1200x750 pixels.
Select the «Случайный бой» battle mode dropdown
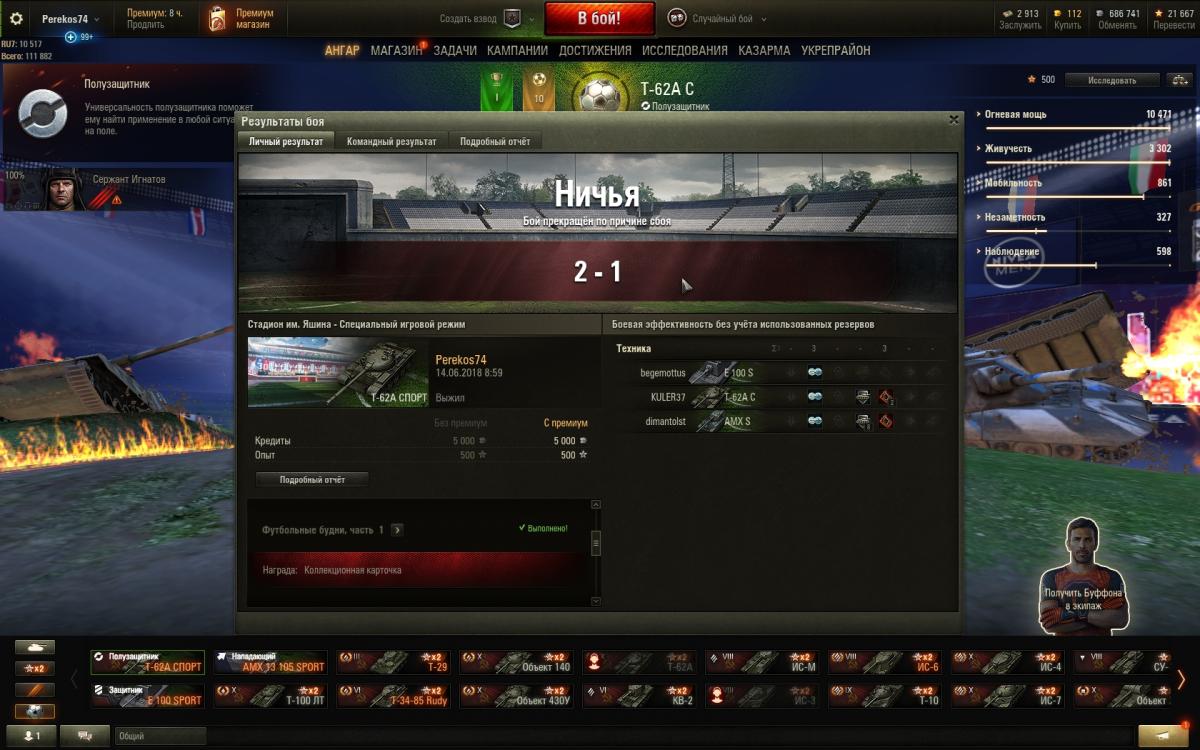pyautogui.click(x=721, y=19)
